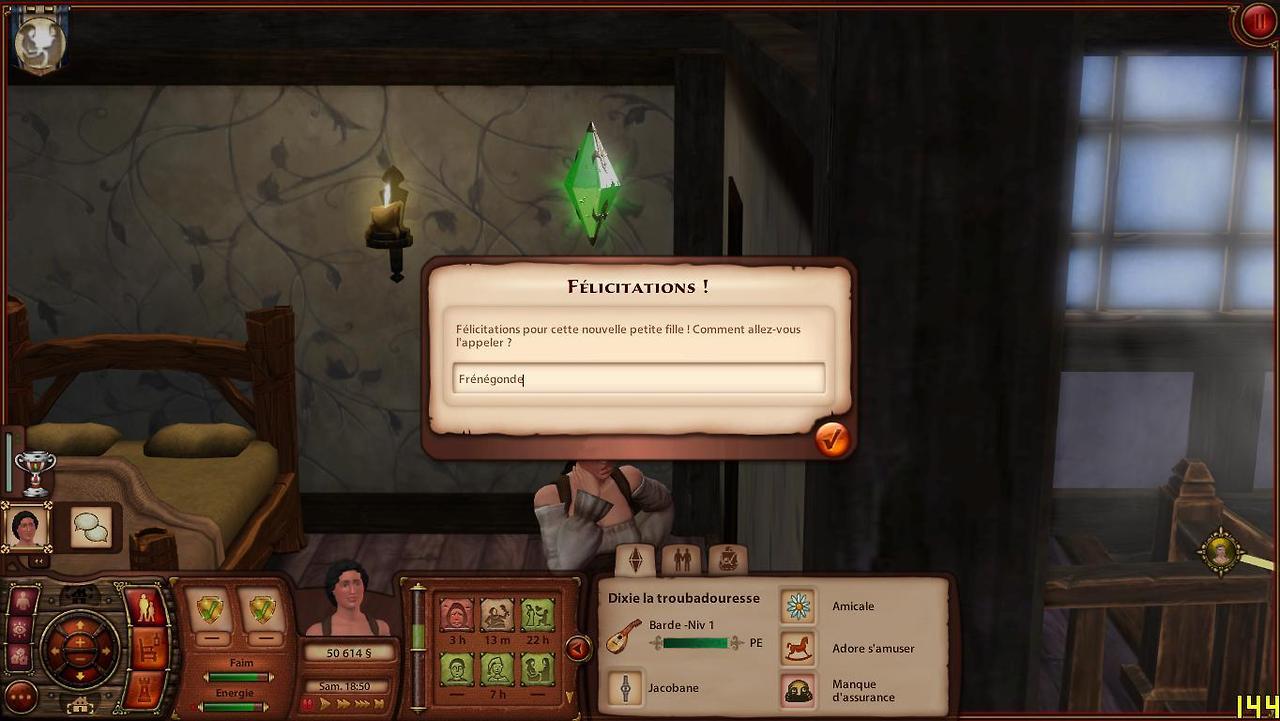Open the quest trophy goblet icon
Image resolution: width=1280 pixels, height=721 pixels.
(35, 472)
